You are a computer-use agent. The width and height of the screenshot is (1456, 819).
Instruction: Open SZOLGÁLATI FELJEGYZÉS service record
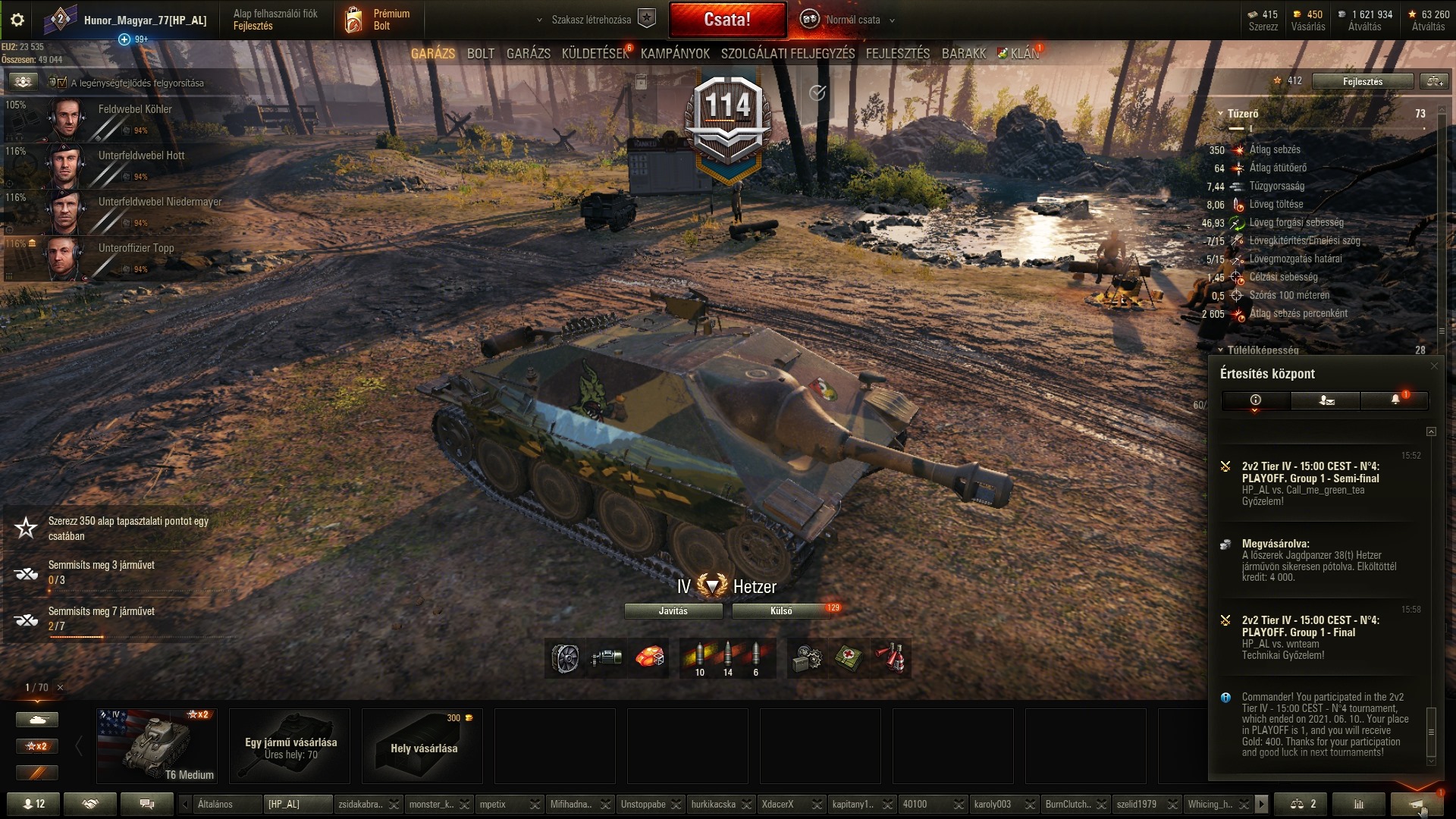pos(787,54)
